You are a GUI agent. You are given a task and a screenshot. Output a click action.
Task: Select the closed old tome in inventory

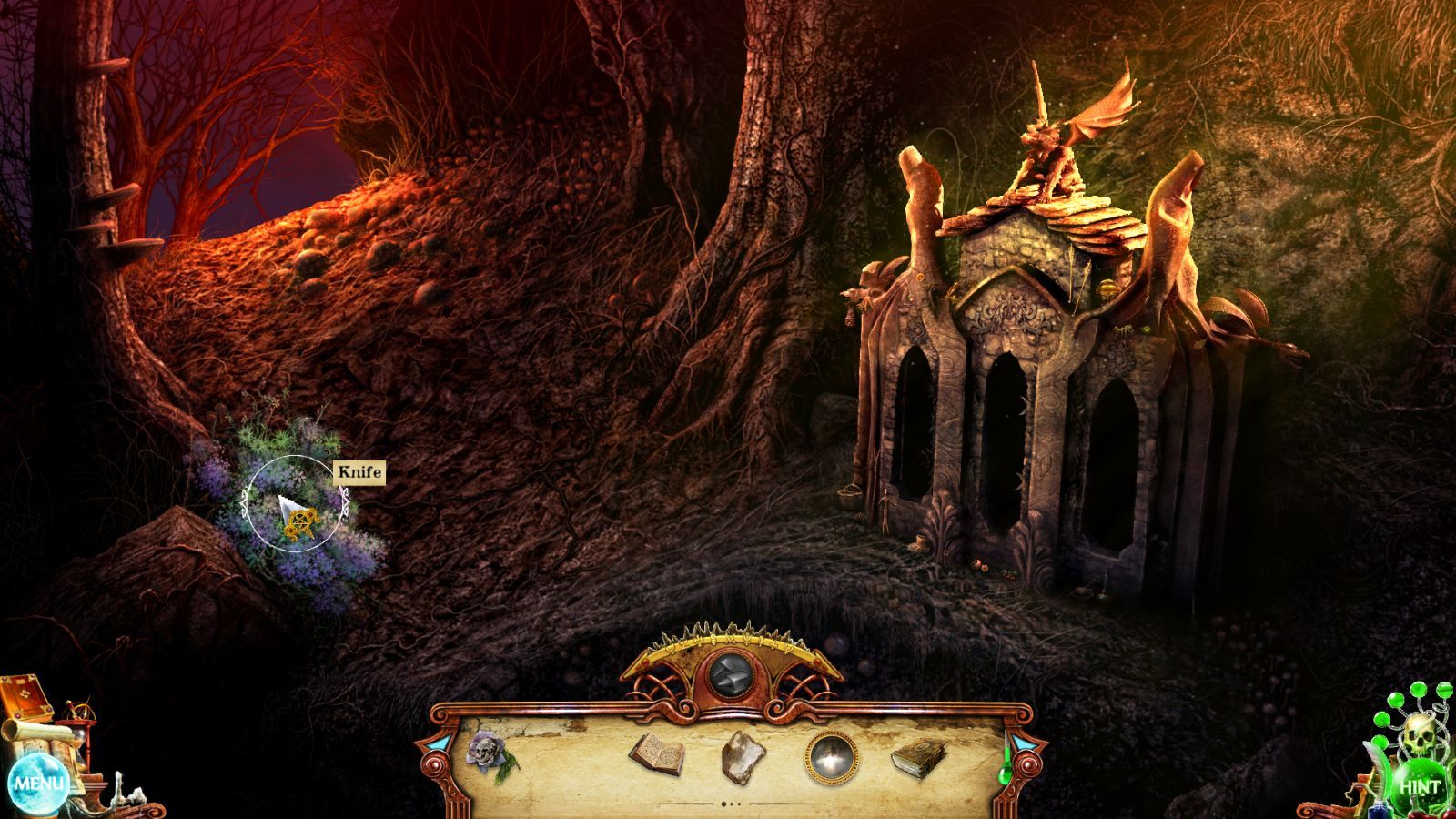pos(919,756)
